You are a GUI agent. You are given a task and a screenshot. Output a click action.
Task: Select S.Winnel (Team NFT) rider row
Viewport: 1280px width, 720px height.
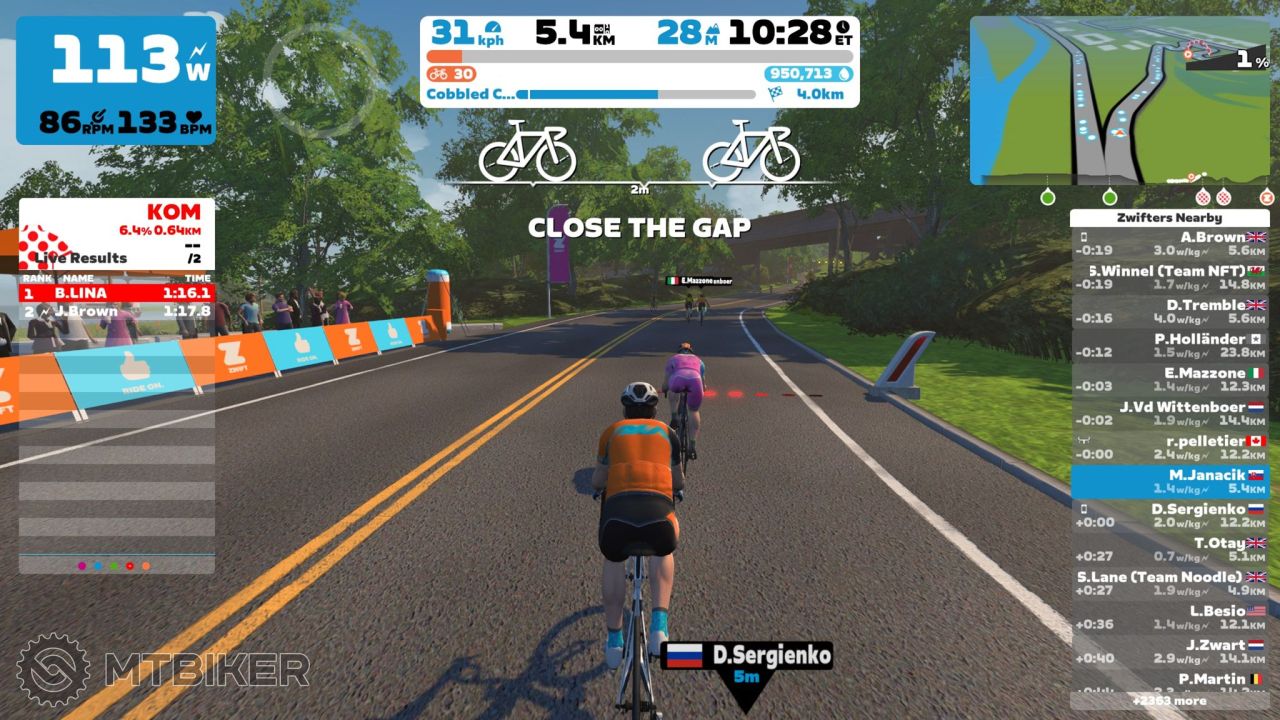[1170, 278]
